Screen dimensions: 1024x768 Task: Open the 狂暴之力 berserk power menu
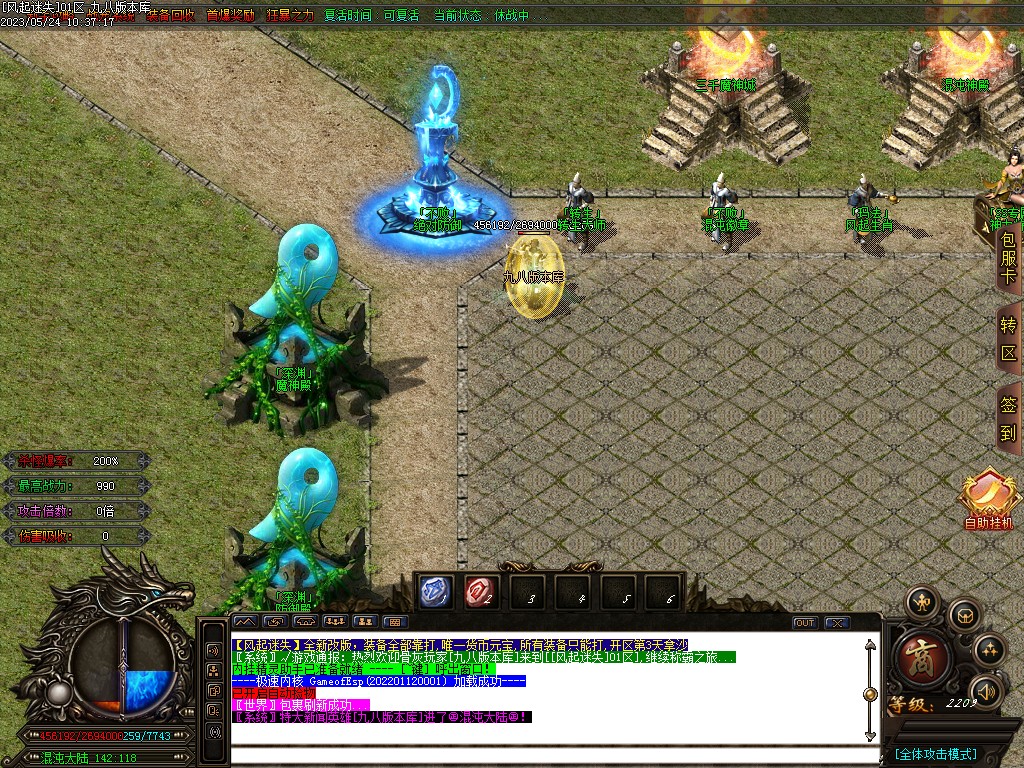[290, 16]
